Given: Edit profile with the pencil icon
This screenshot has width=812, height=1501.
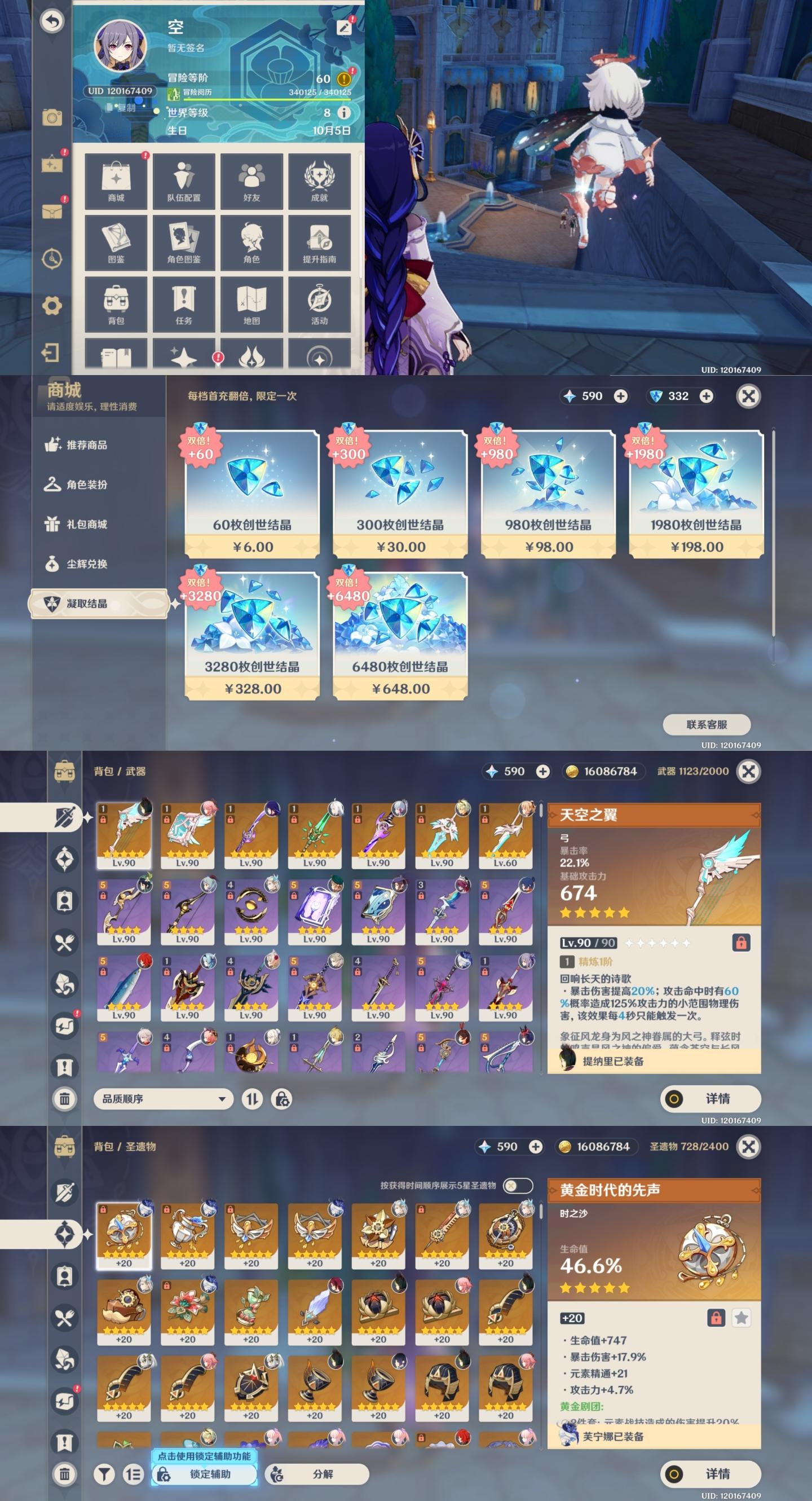Looking at the screenshot, I should pos(343,28).
